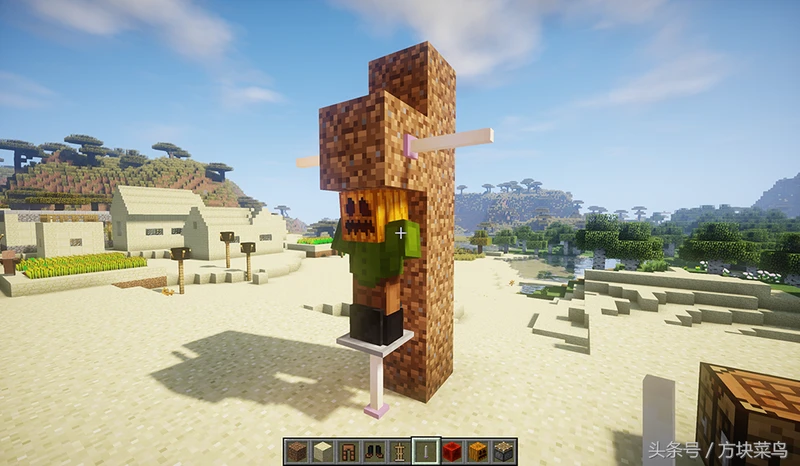The height and width of the screenshot is (466, 800).
Task: Pick the black boots hotbar slot
Action: 374,452
